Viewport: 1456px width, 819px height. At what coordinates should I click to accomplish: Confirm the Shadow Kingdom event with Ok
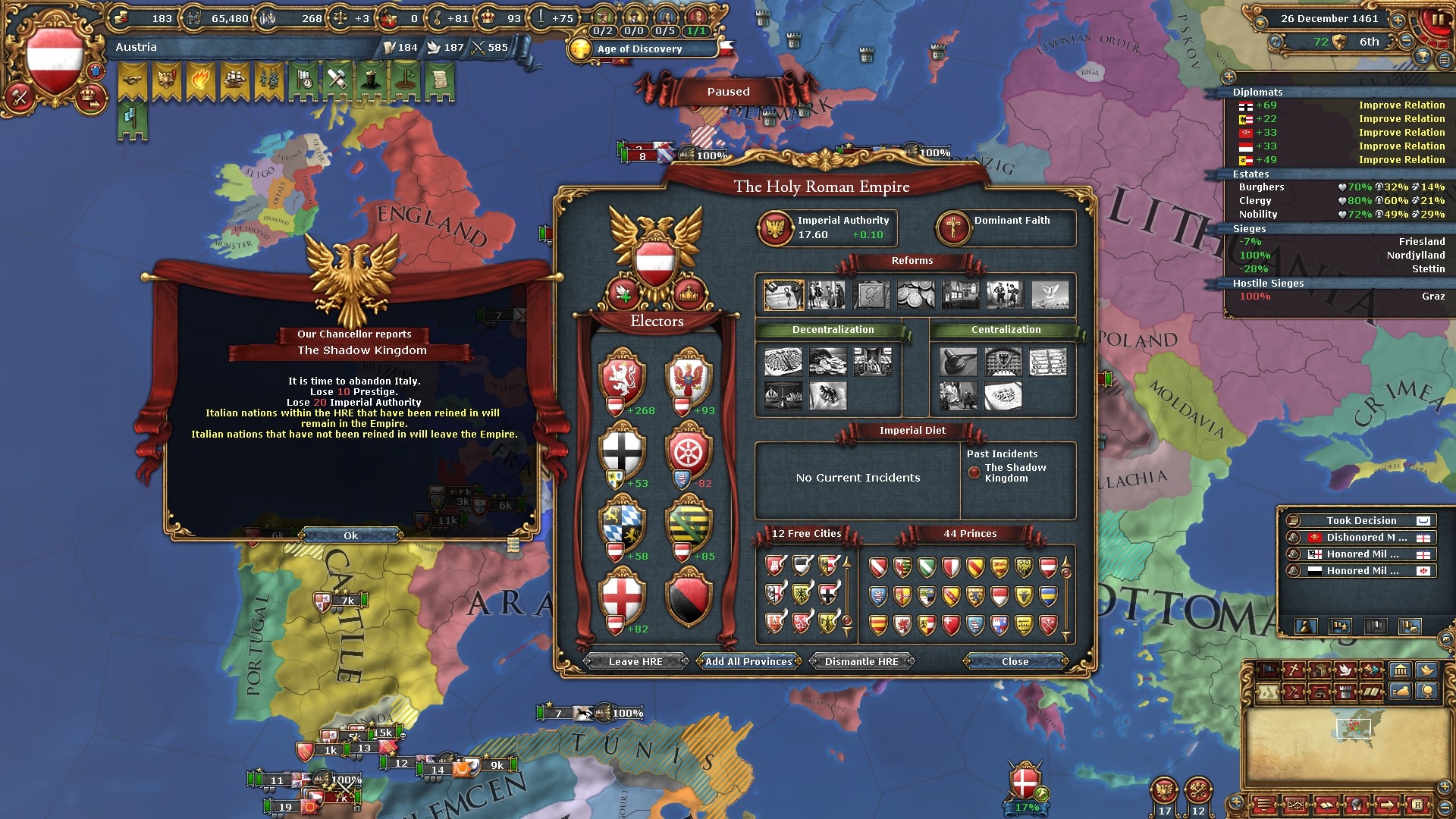pyautogui.click(x=350, y=535)
